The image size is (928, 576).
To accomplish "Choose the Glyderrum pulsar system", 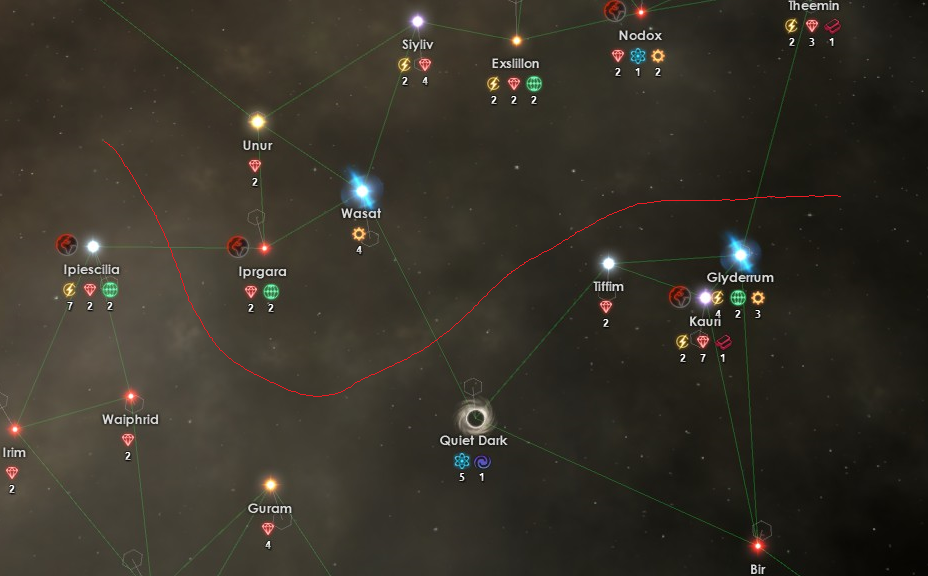I will click(740, 254).
